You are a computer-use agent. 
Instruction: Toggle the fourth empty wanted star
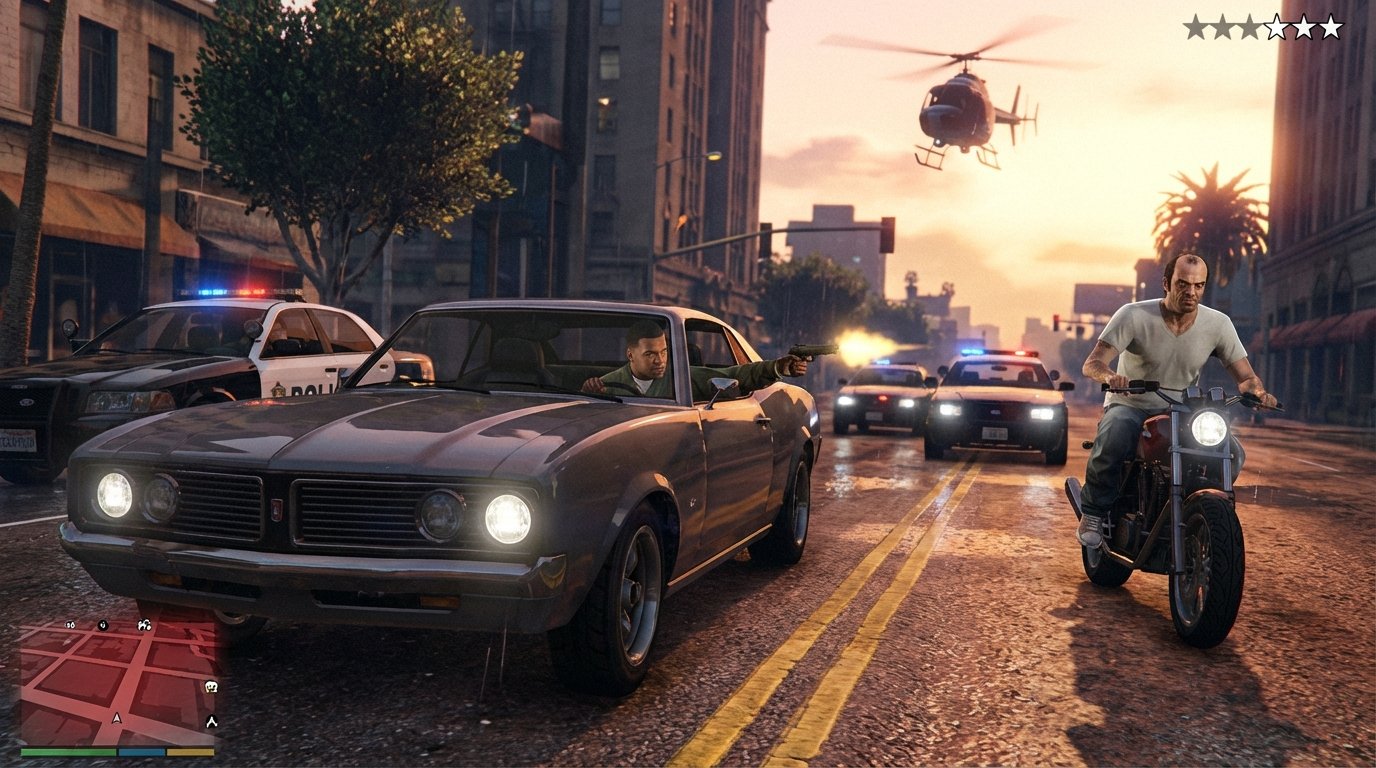click(1276, 24)
